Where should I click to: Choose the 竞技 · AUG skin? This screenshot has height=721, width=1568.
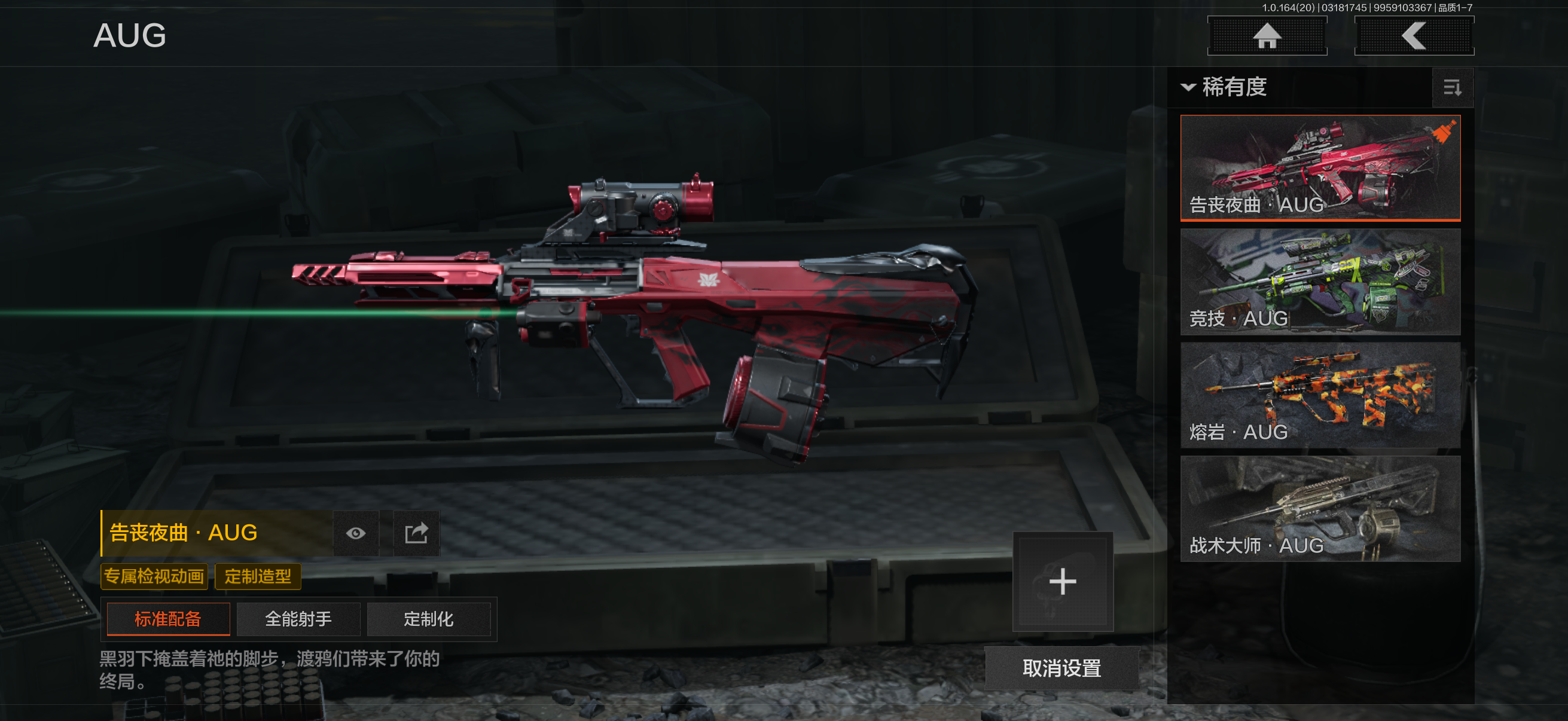pos(1320,281)
